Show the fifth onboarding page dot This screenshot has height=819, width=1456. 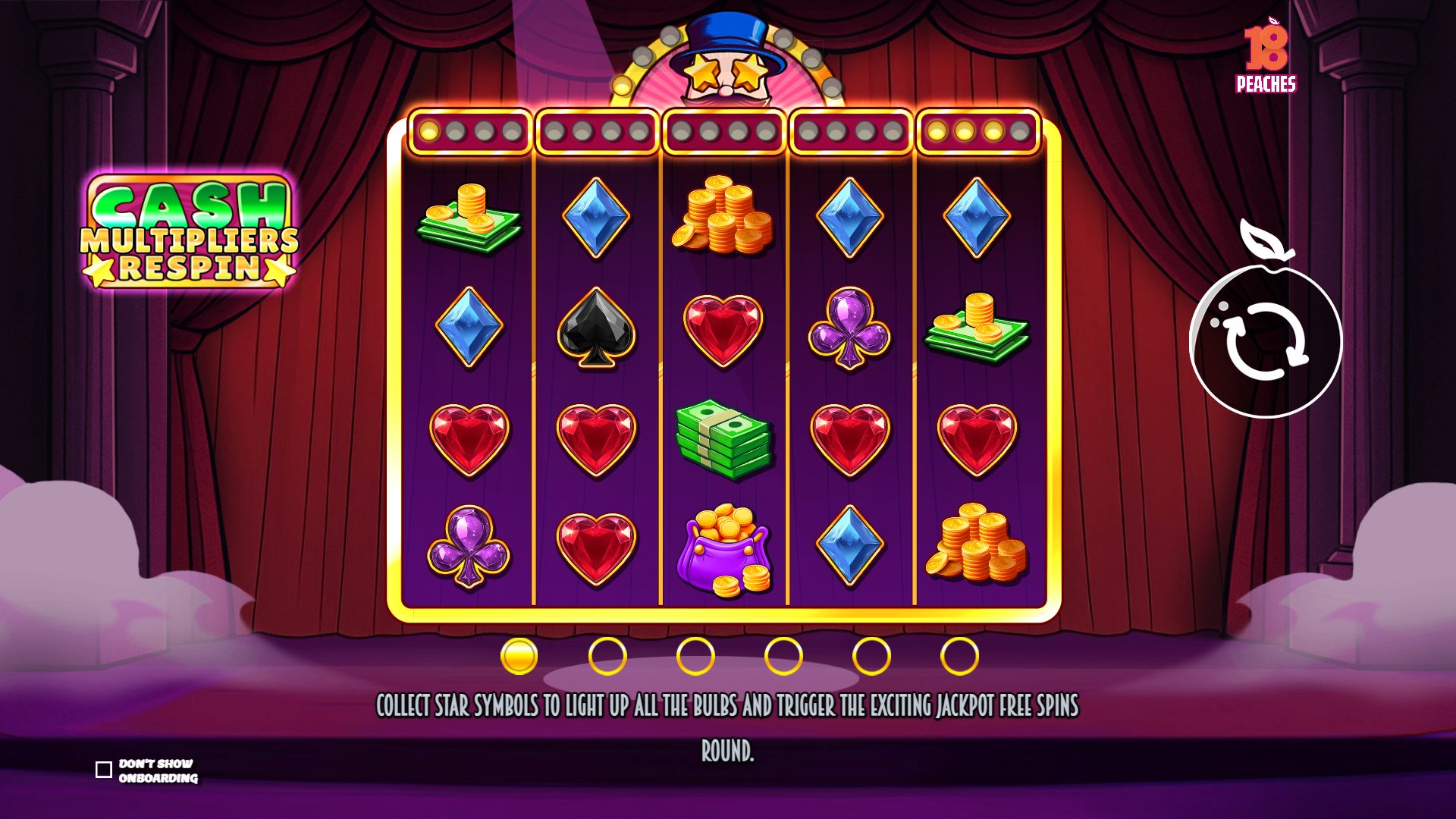point(871,656)
